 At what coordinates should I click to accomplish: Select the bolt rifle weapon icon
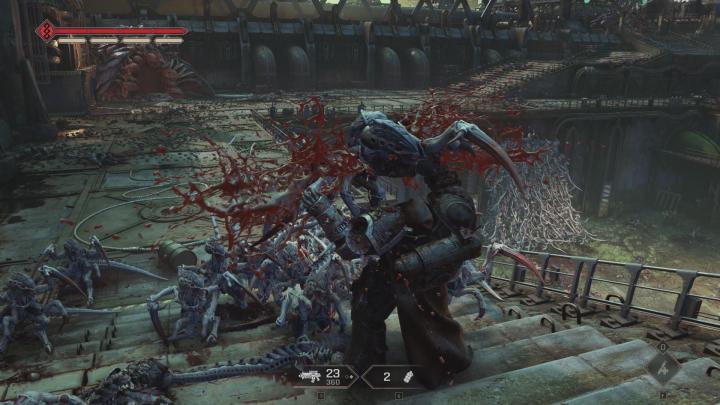[311, 377]
